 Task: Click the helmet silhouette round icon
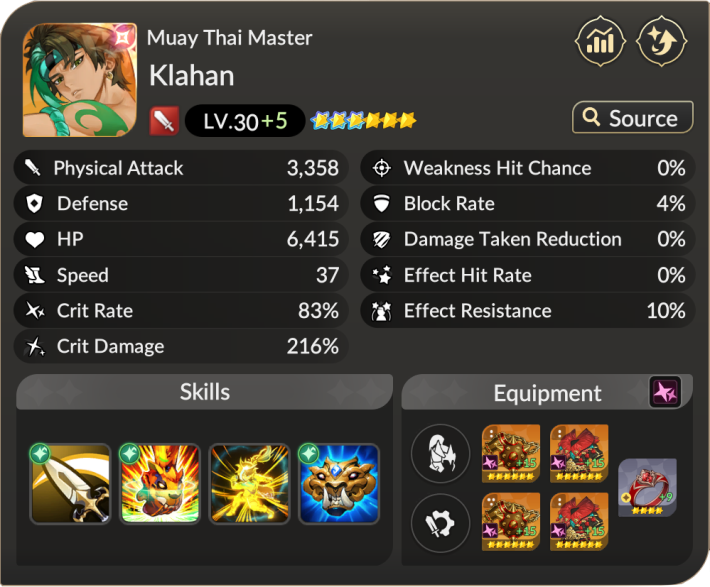tap(440, 454)
